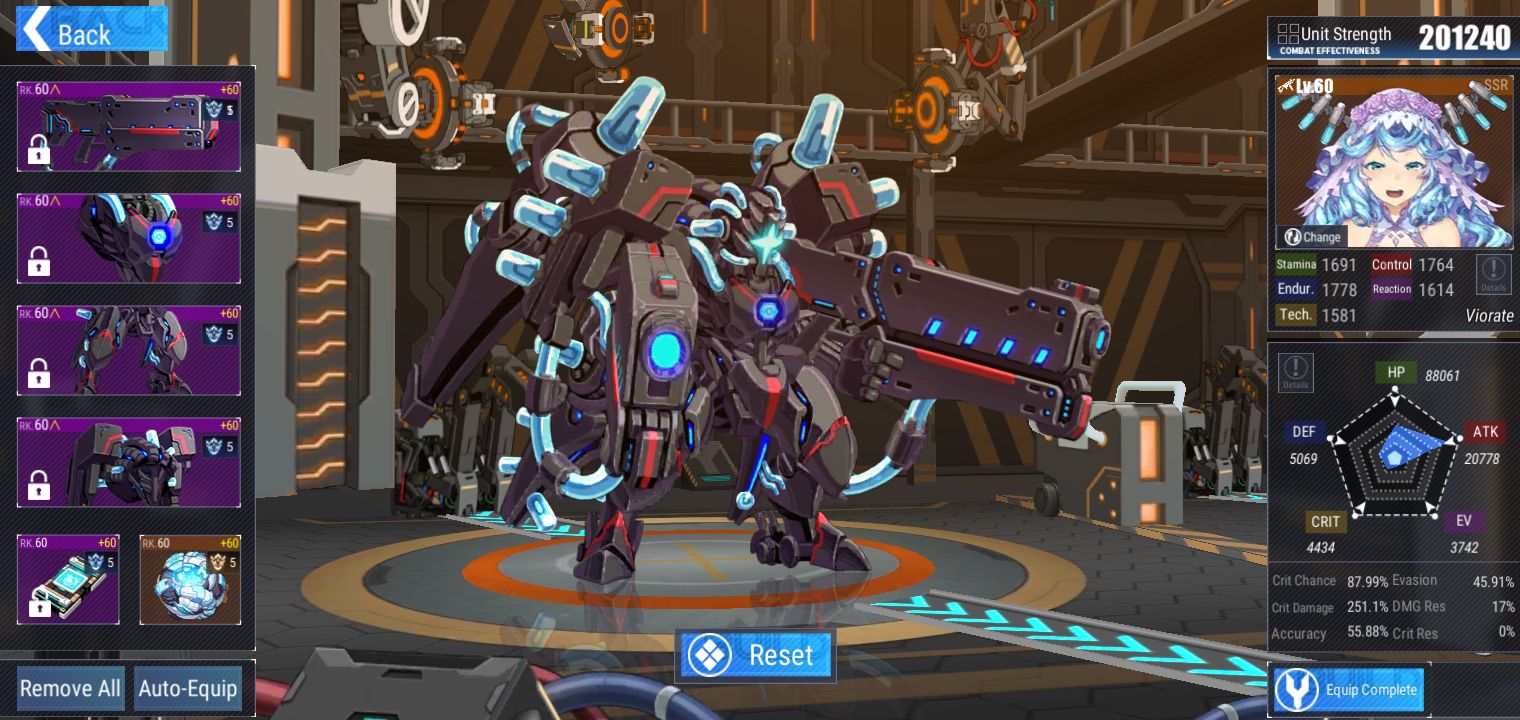Change the pilot via Change button

tap(1312, 237)
